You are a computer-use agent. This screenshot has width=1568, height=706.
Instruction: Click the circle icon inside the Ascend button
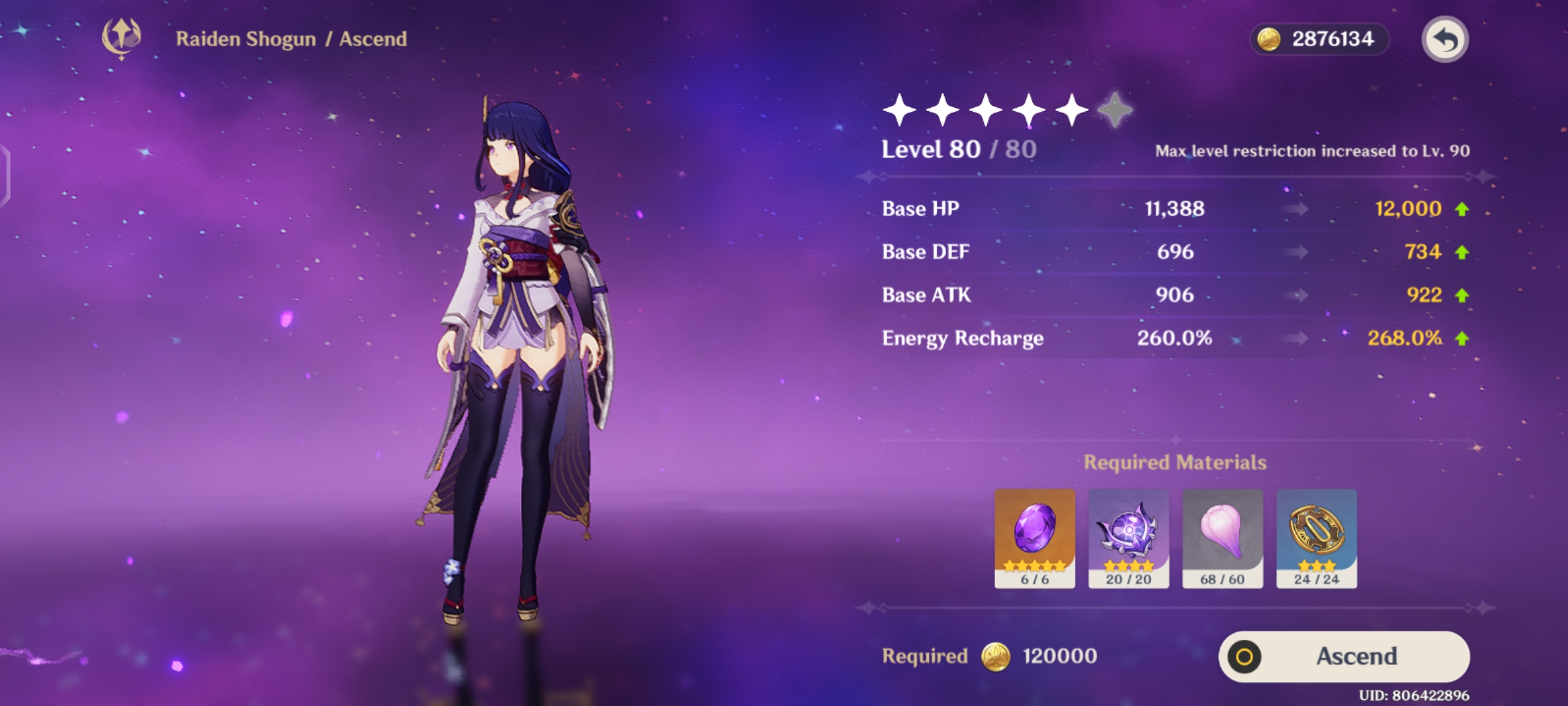click(x=1243, y=656)
